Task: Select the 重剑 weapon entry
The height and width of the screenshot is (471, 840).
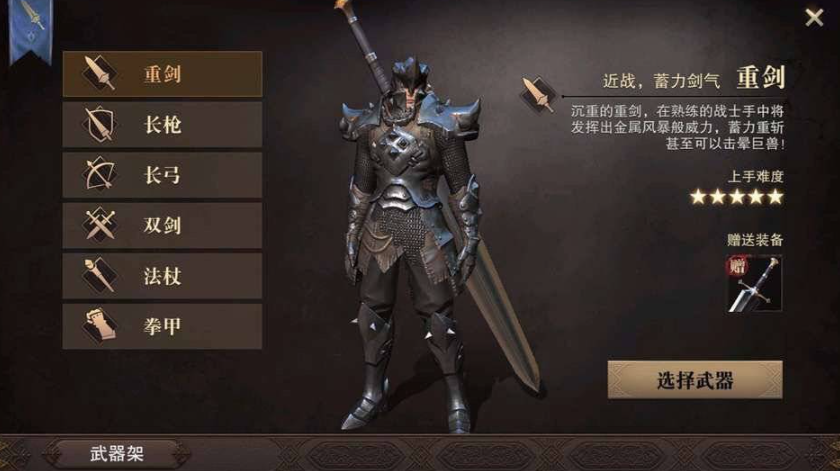Action: click(162, 74)
